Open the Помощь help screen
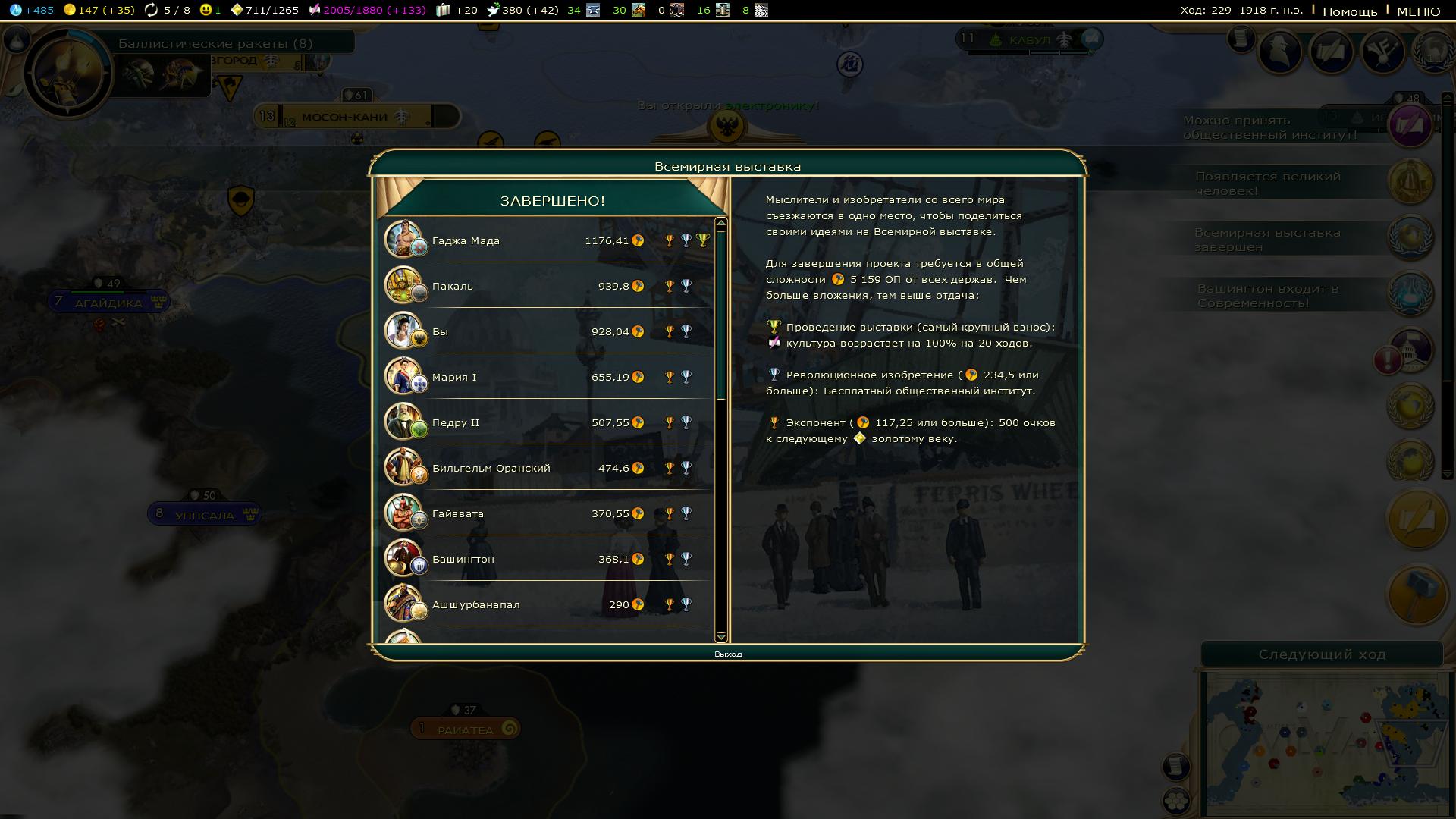Screen dimensions: 1456x819 click(x=1350, y=11)
